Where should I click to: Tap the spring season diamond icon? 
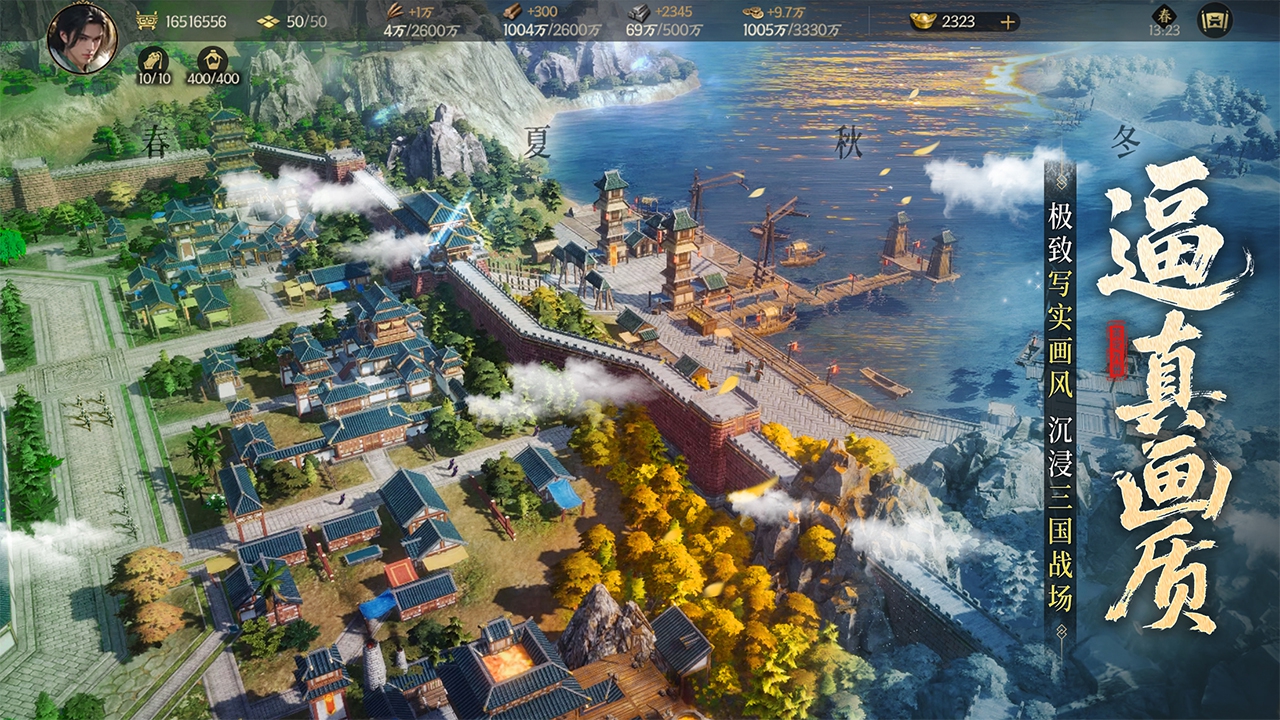pos(1164,16)
